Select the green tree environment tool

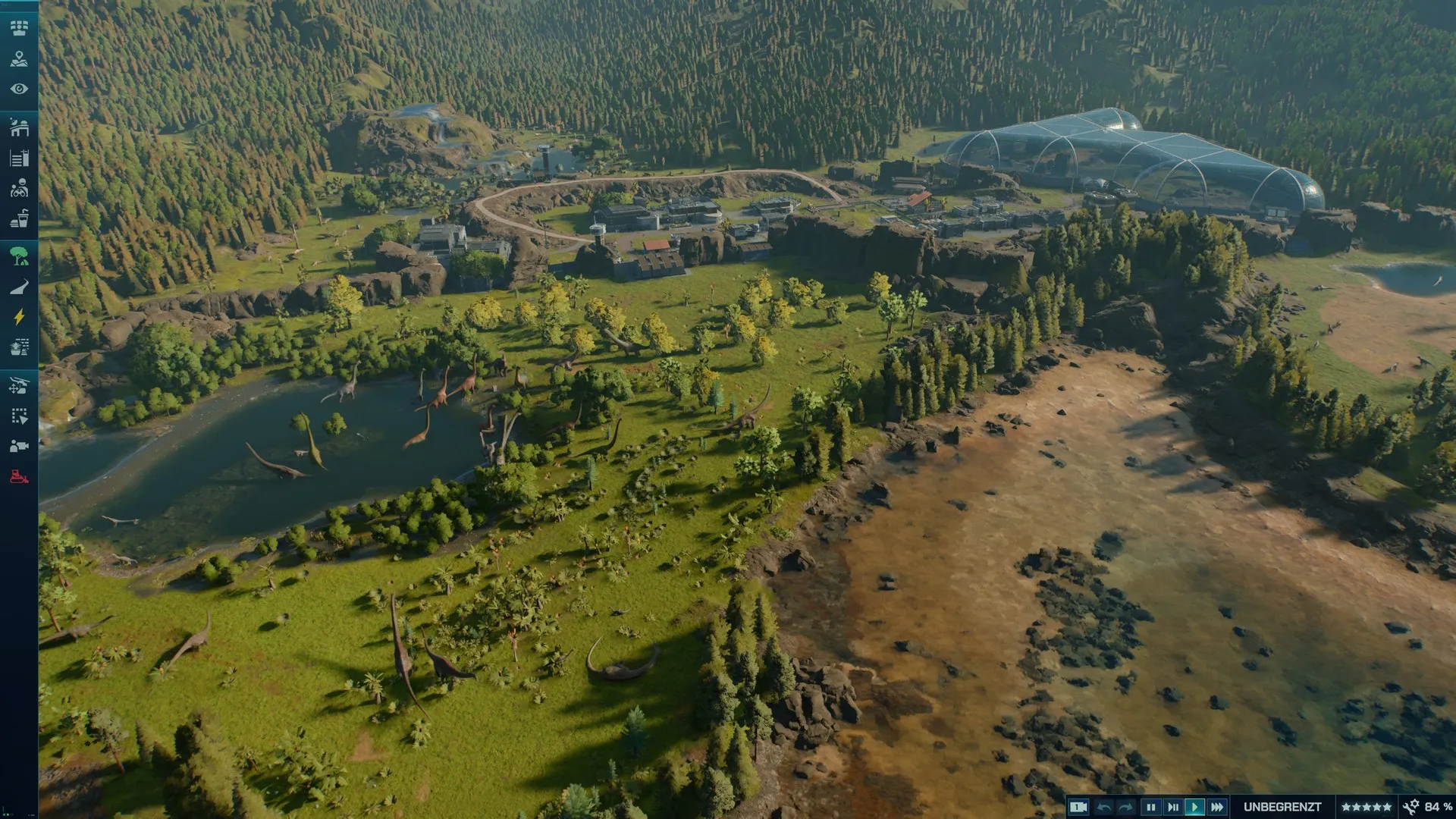pyautogui.click(x=19, y=256)
